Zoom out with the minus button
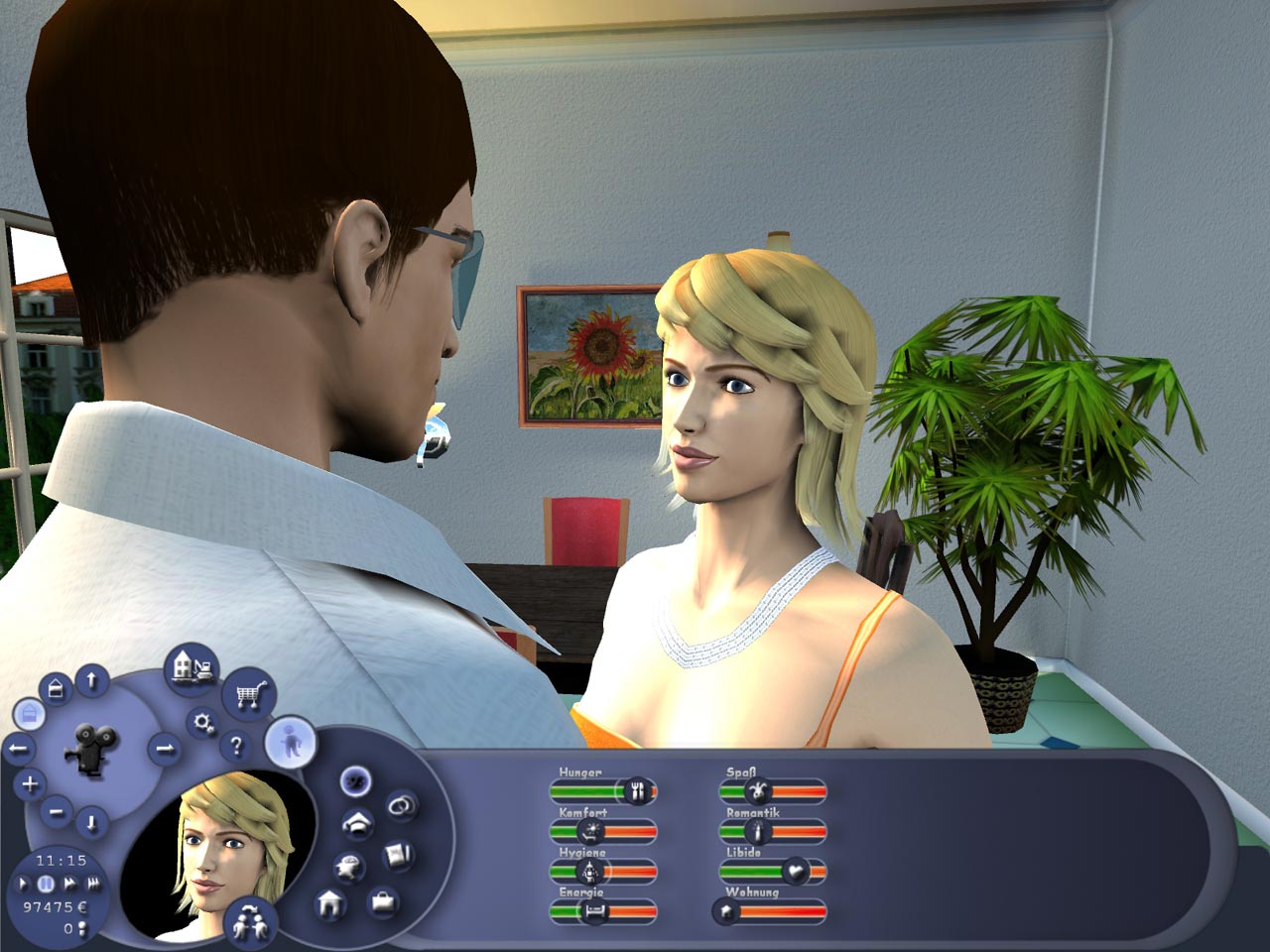The height and width of the screenshot is (952, 1270). (55, 810)
